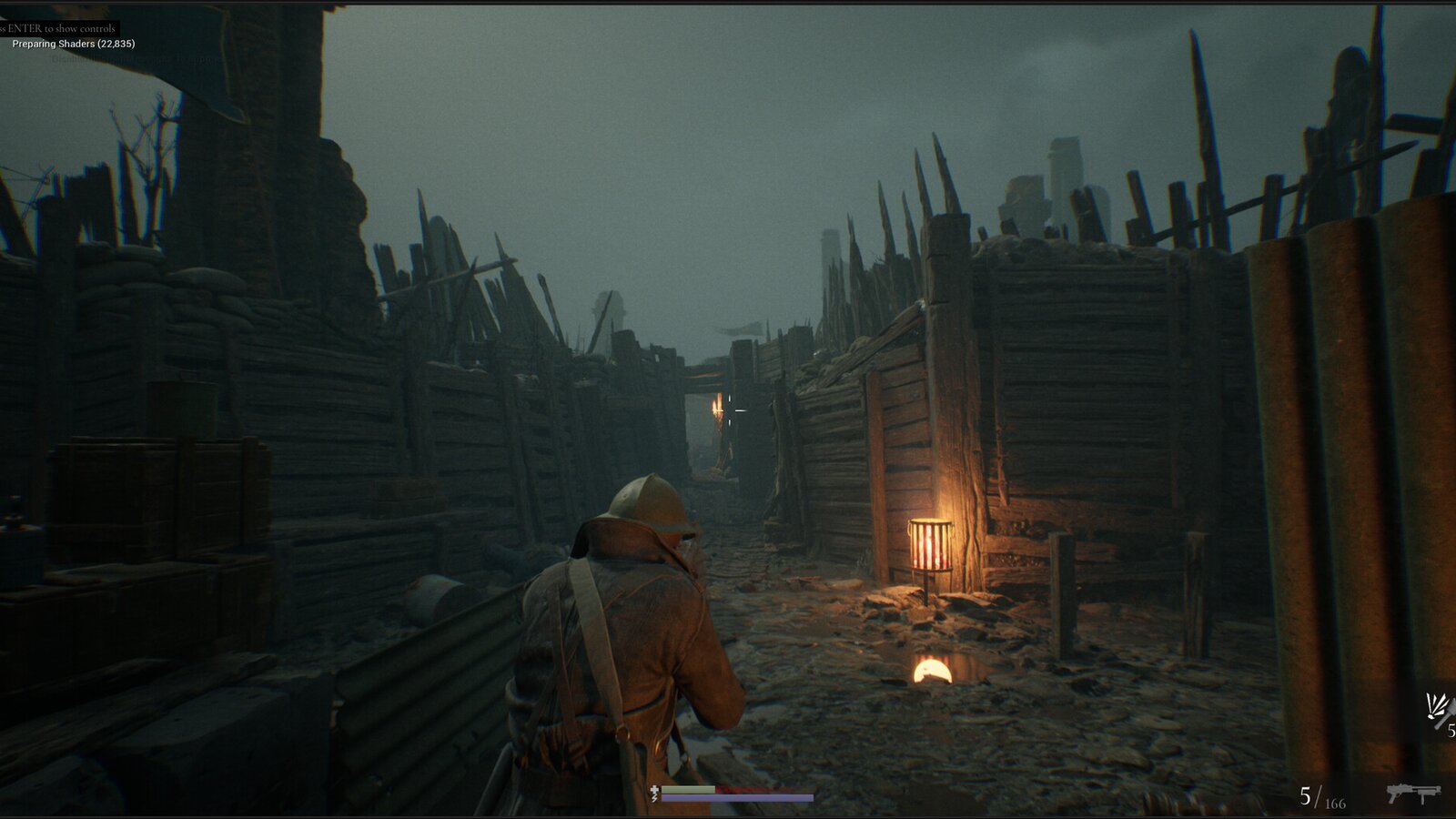Image resolution: width=1456 pixels, height=819 pixels.
Task: Click the green health bar fill
Action: coord(688,789)
